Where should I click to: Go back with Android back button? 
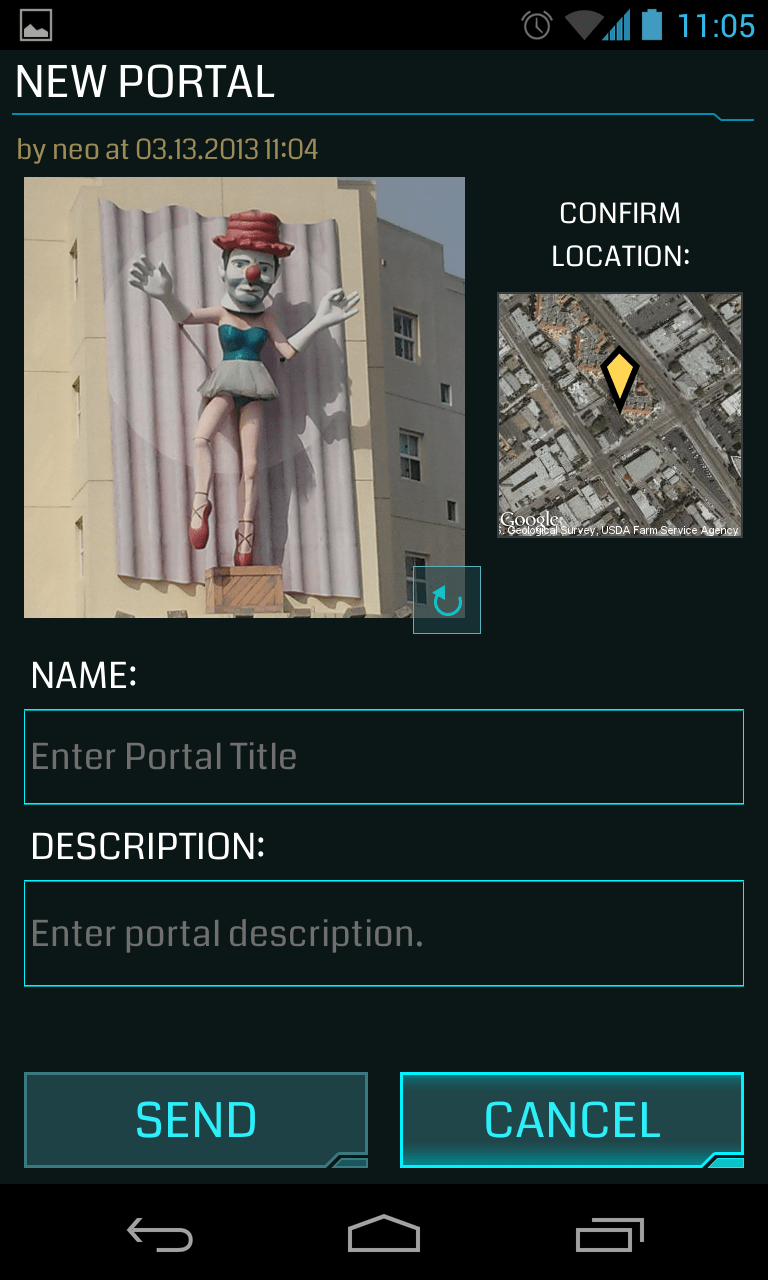coord(160,1235)
